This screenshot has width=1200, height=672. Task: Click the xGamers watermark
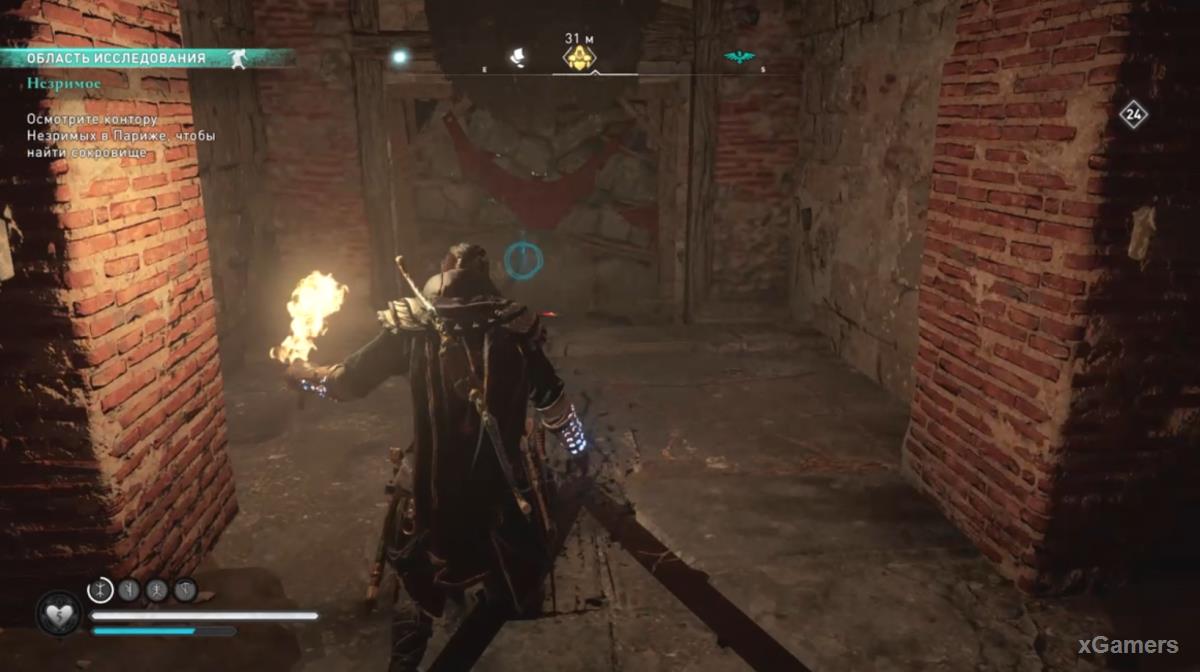[x=1127, y=646]
